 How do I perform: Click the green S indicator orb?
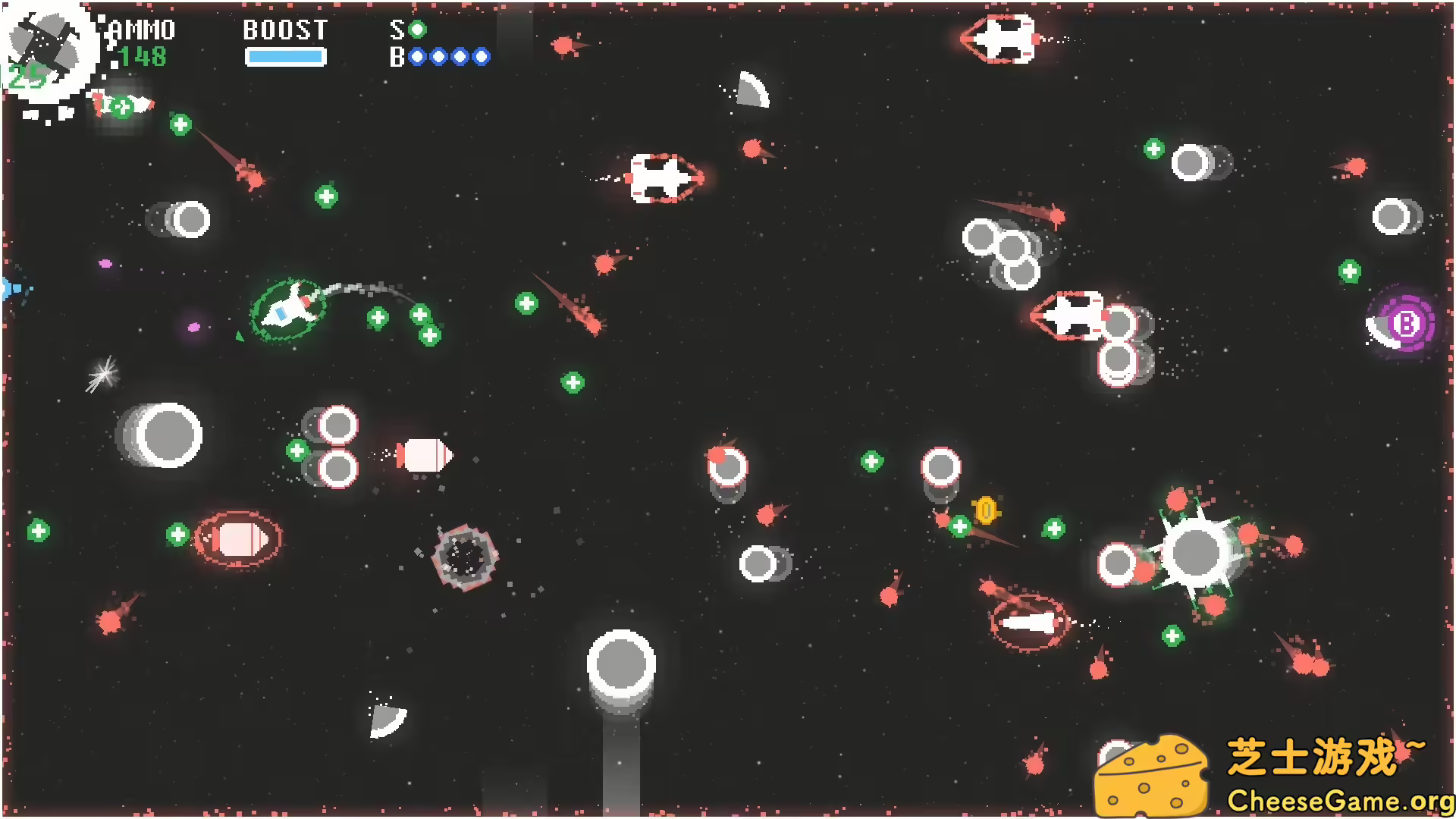(x=416, y=30)
